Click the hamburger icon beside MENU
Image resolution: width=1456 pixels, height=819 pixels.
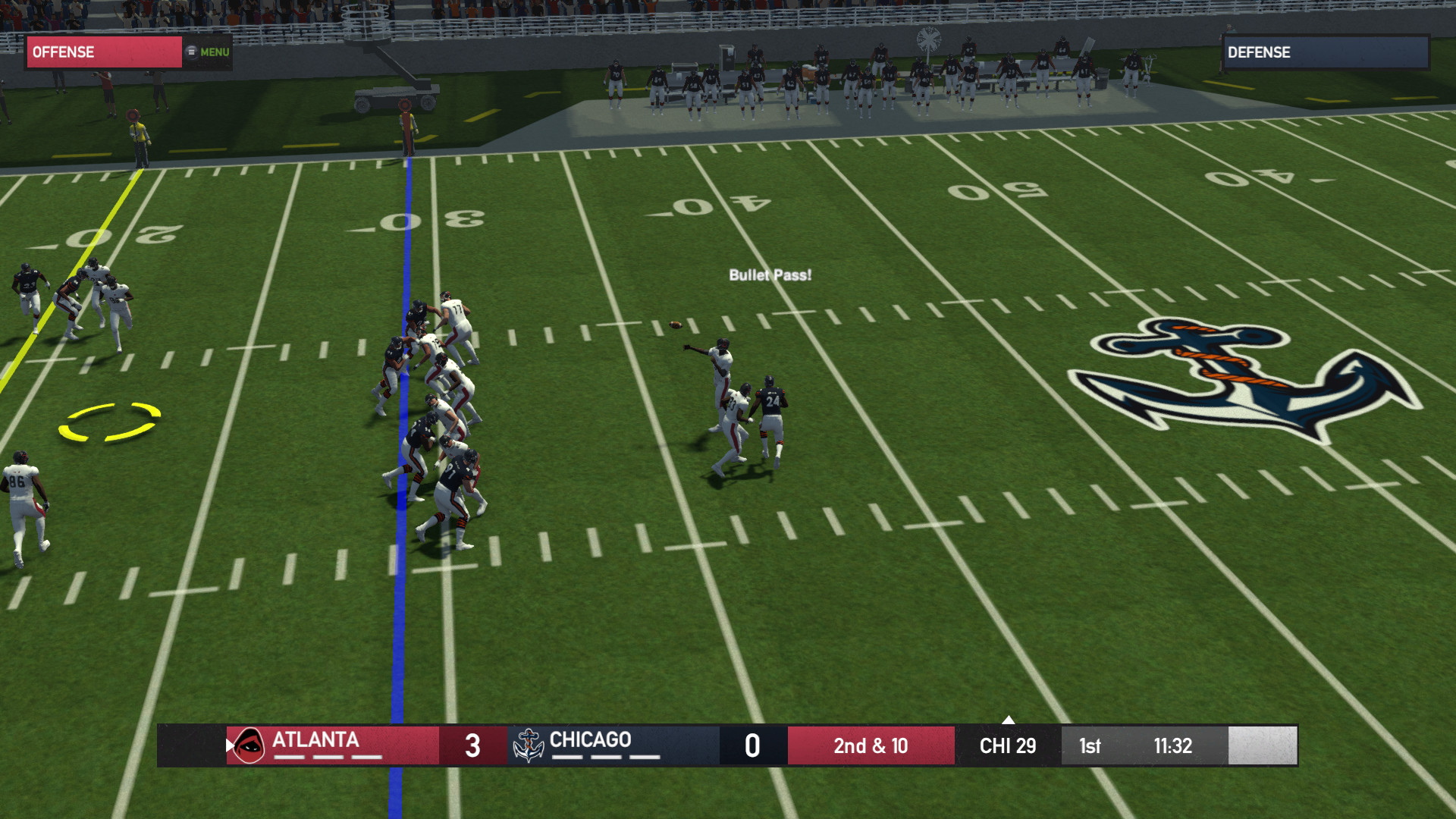(x=191, y=52)
